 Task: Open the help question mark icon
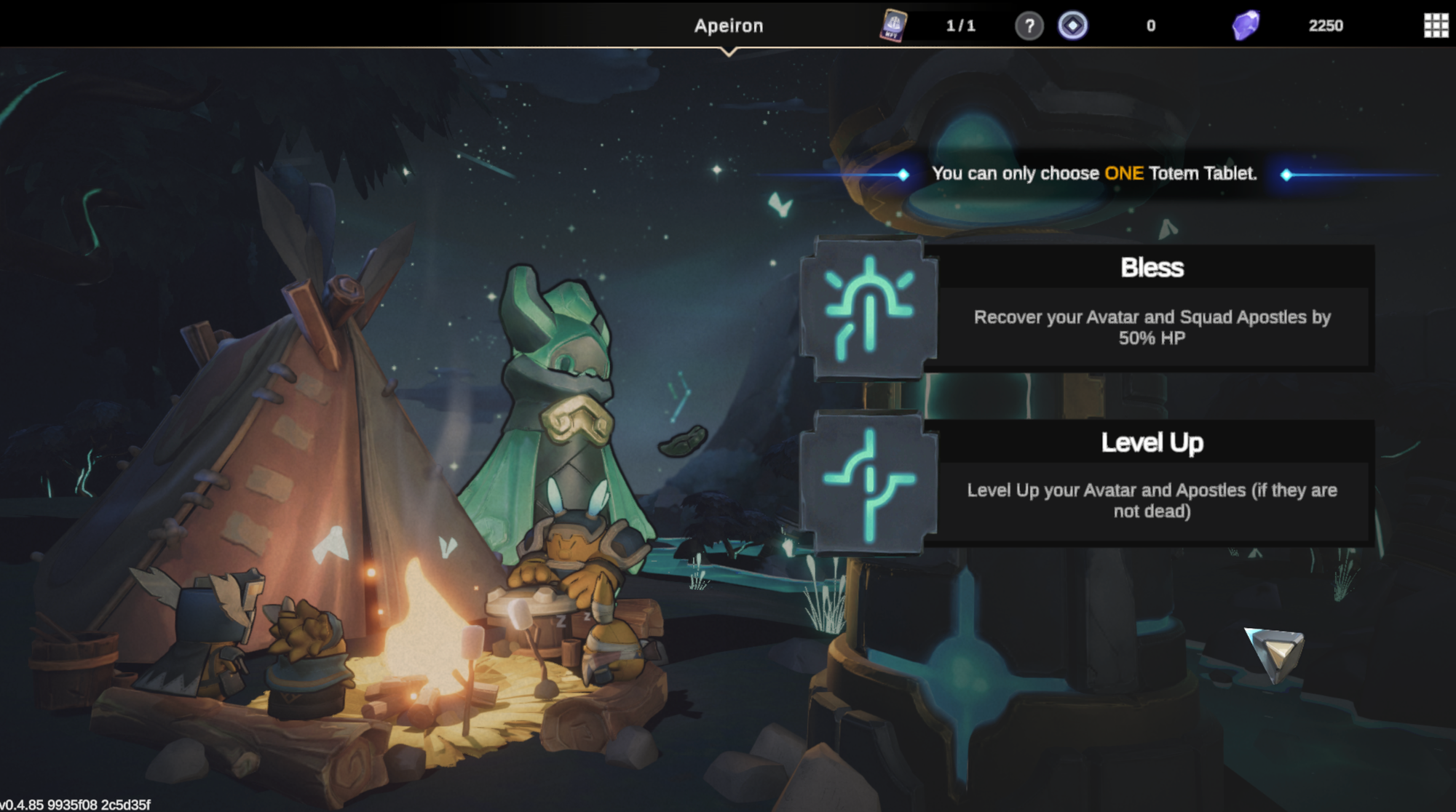click(1029, 26)
